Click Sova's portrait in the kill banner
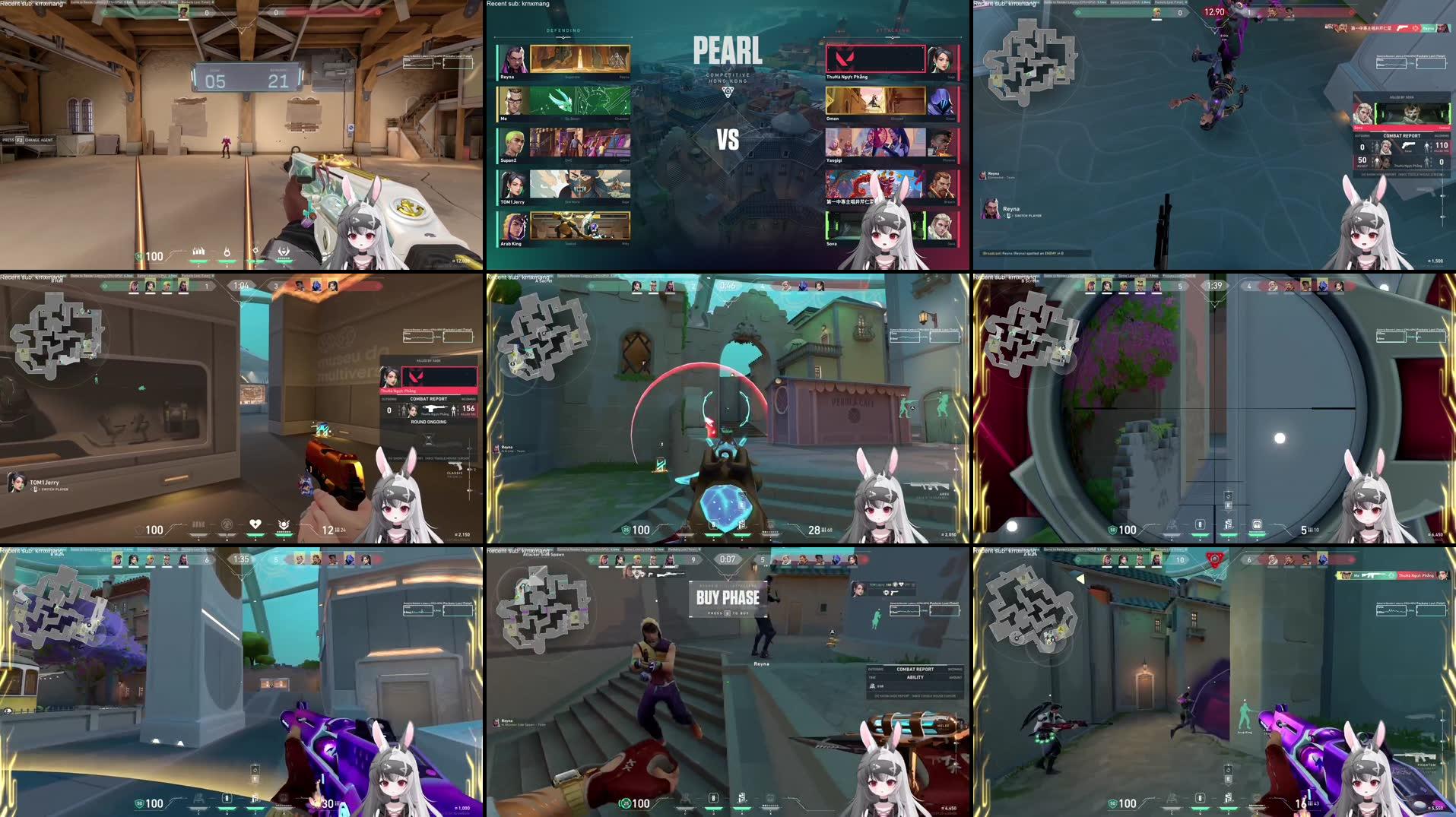 (x=1363, y=115)
